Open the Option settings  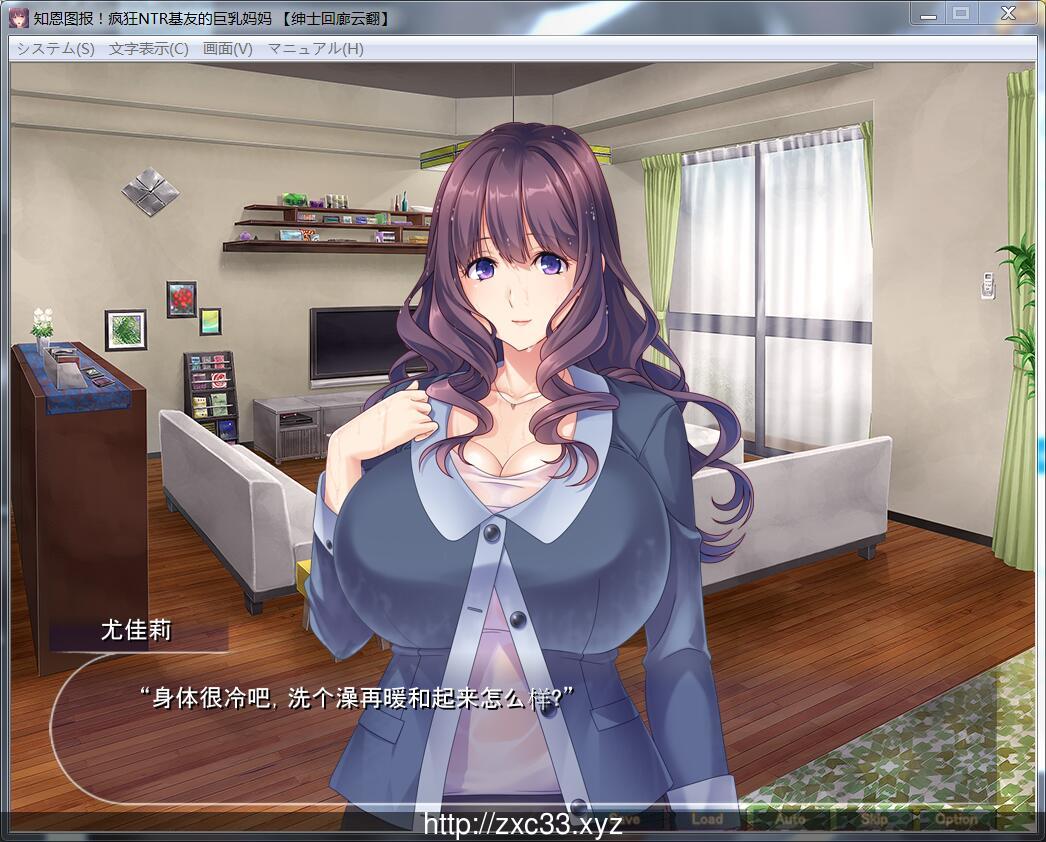956,819
